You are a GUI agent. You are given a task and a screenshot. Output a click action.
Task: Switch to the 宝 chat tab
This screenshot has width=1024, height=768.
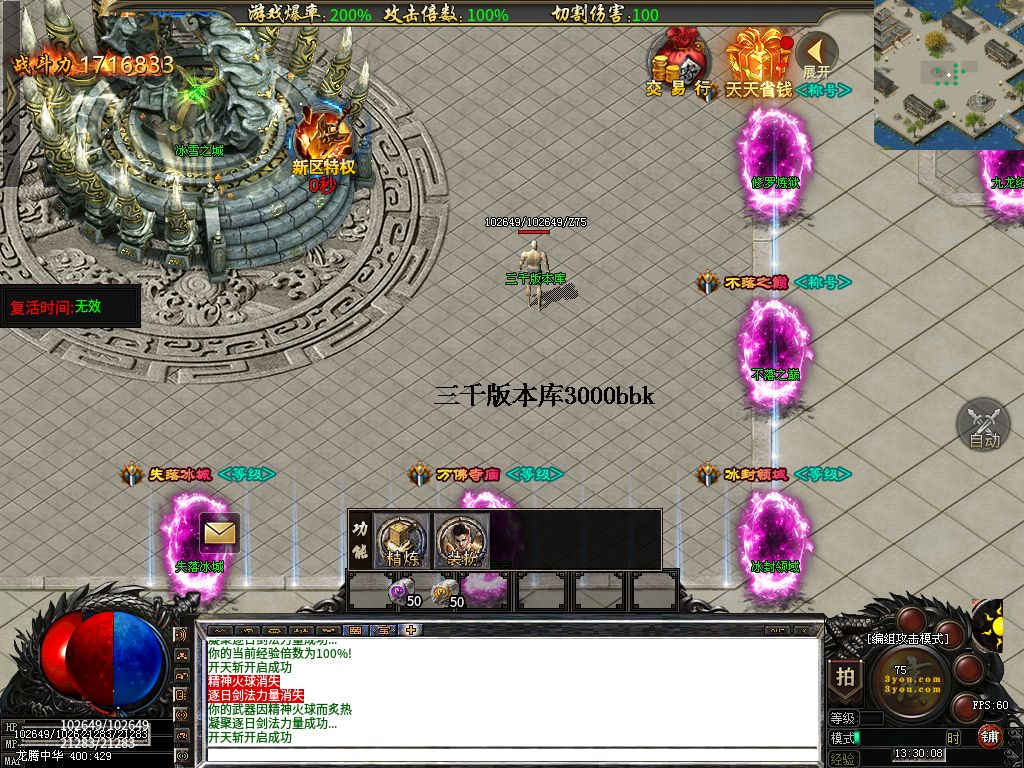(x=383, y=630)
